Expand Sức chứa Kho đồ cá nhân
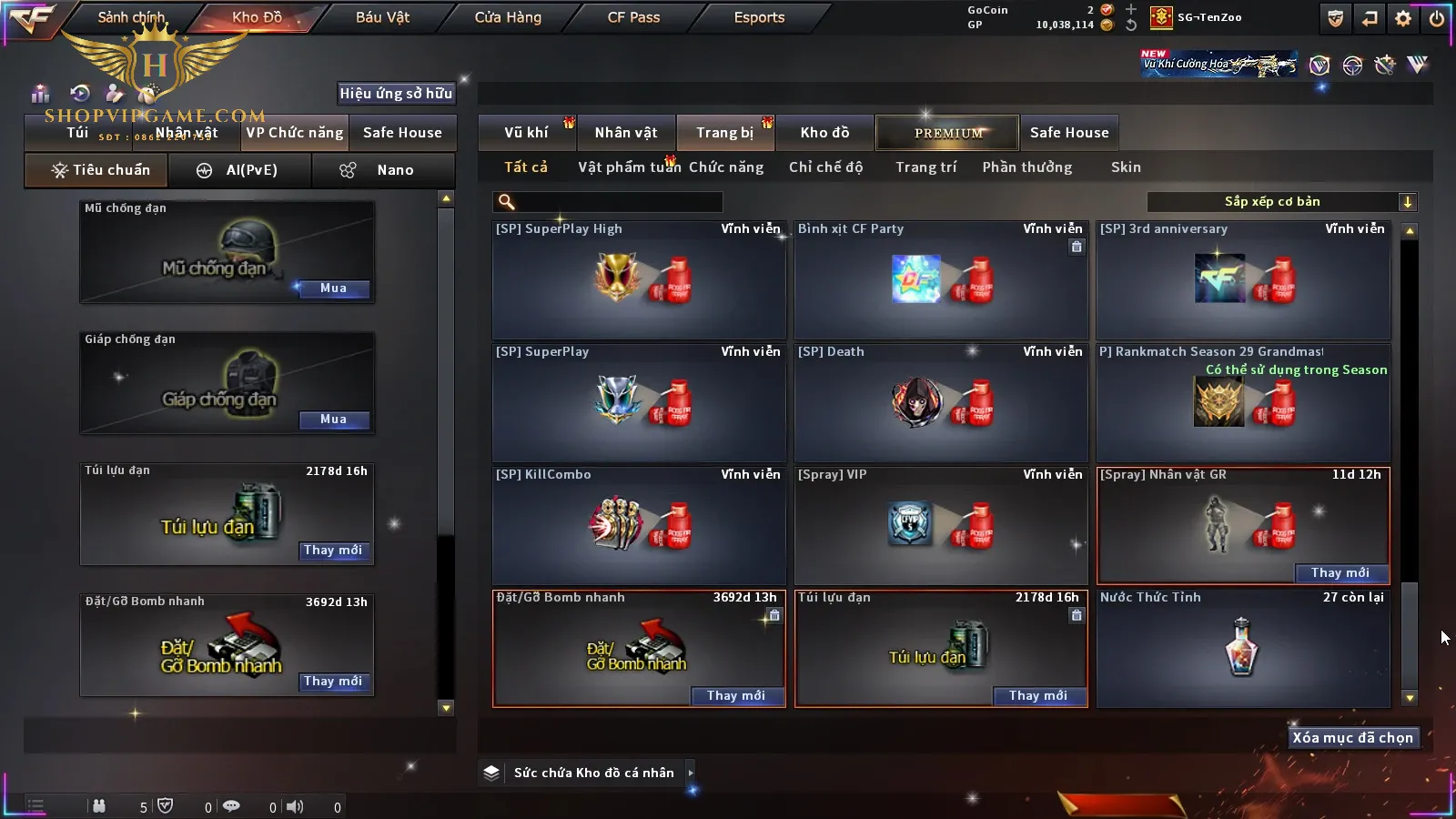The width and height of the screenshot is (1456, 819). tap(594, 773)
